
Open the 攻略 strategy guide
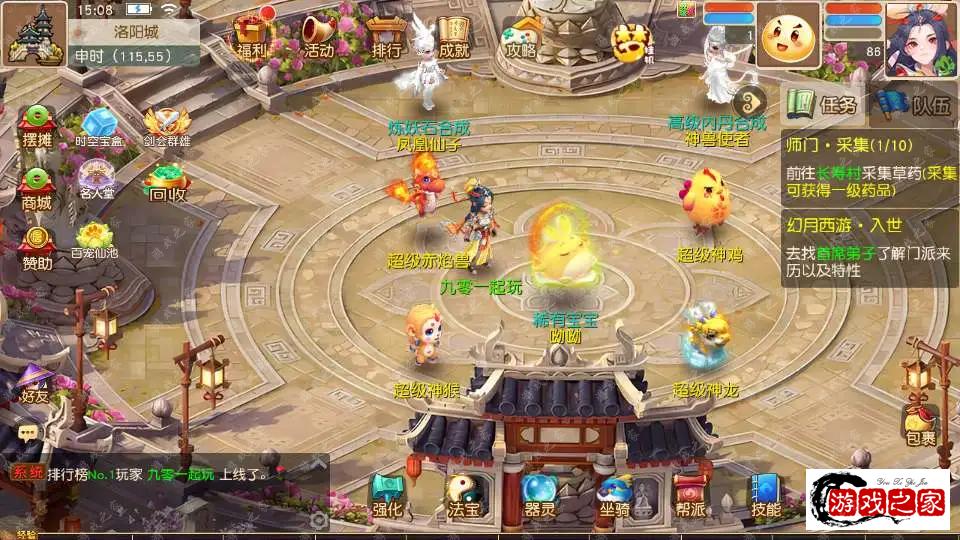pos(521,36)
